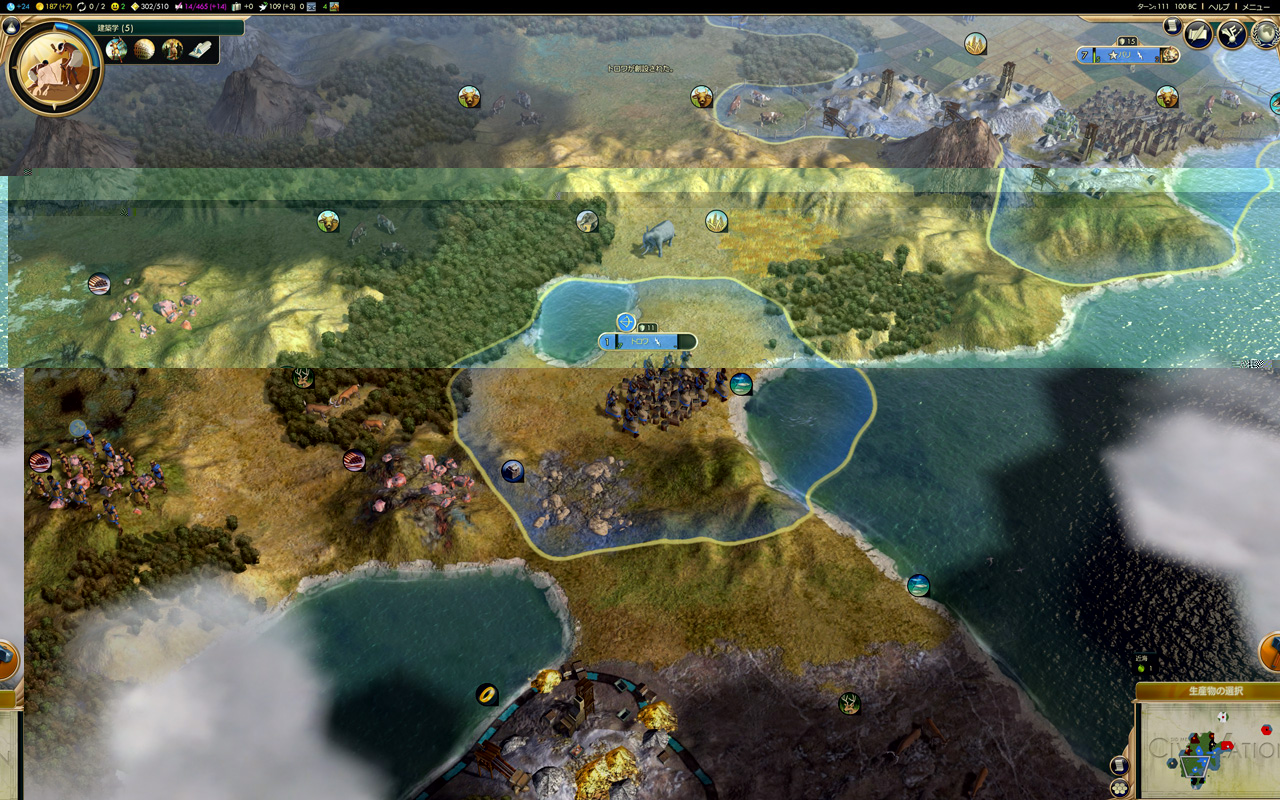Open the ヘルプ help link

coord(1218,6)
